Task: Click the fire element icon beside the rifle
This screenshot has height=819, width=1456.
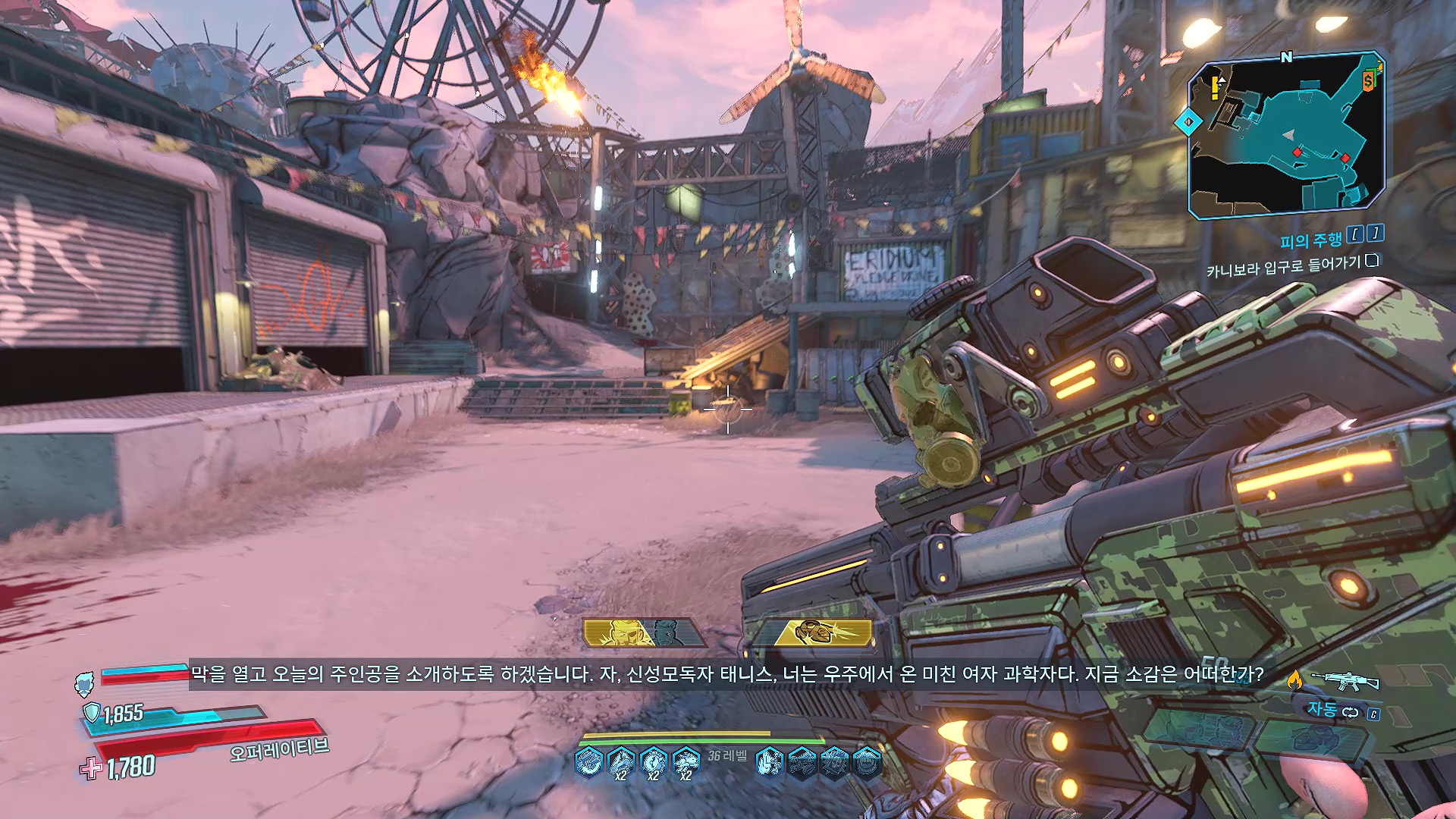Action: point(1294,680)
